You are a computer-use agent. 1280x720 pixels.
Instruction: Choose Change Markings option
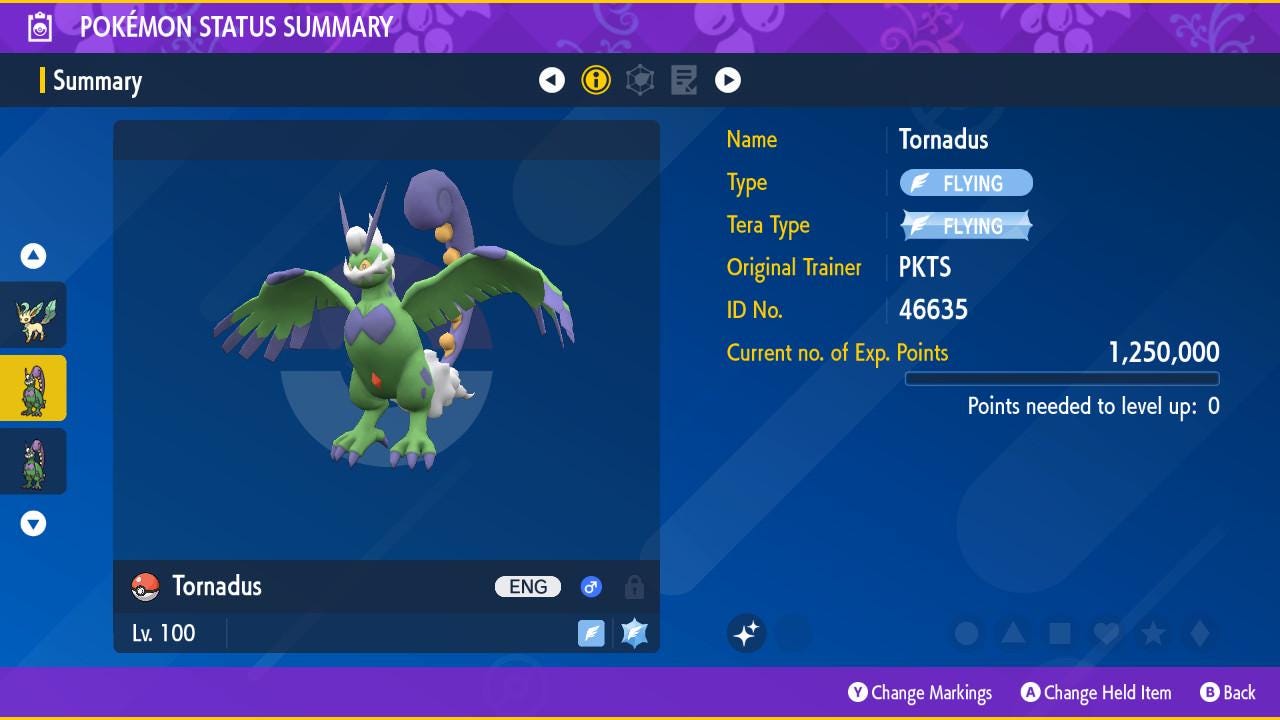coord(920,693)
